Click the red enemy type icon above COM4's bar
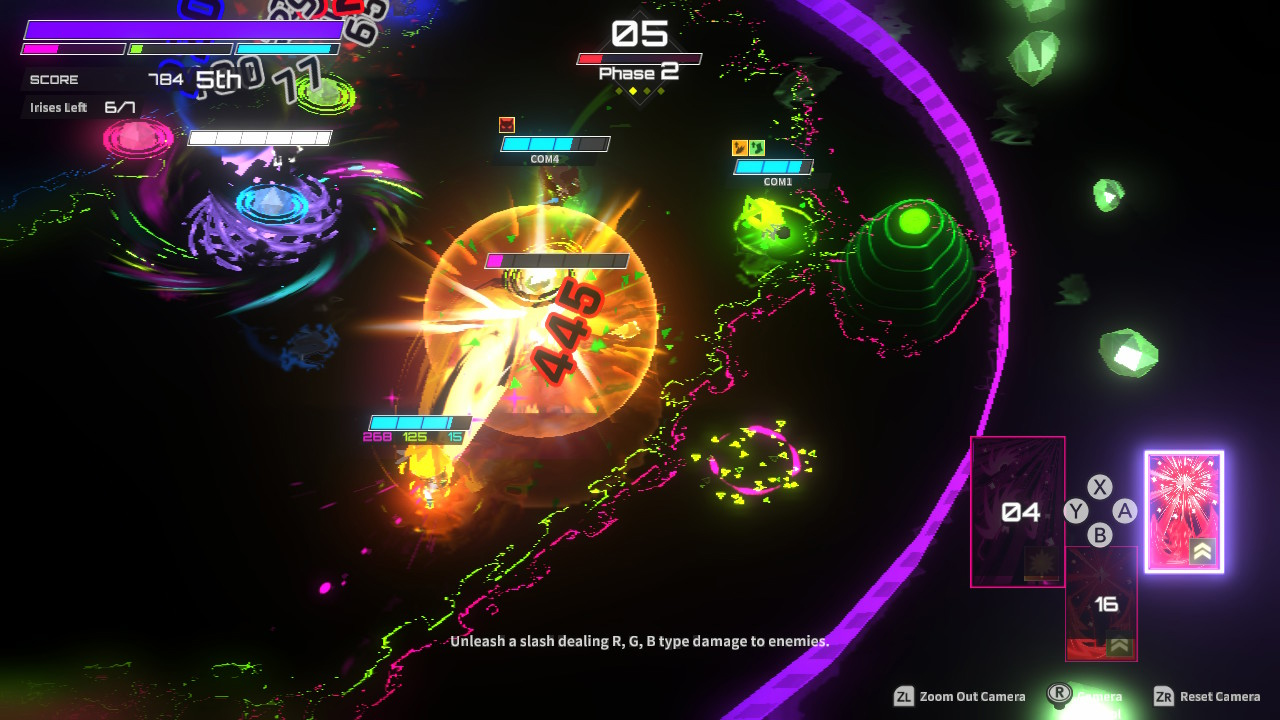The image size is (1280, 720). pyautogui.click(x=505, y=127)
